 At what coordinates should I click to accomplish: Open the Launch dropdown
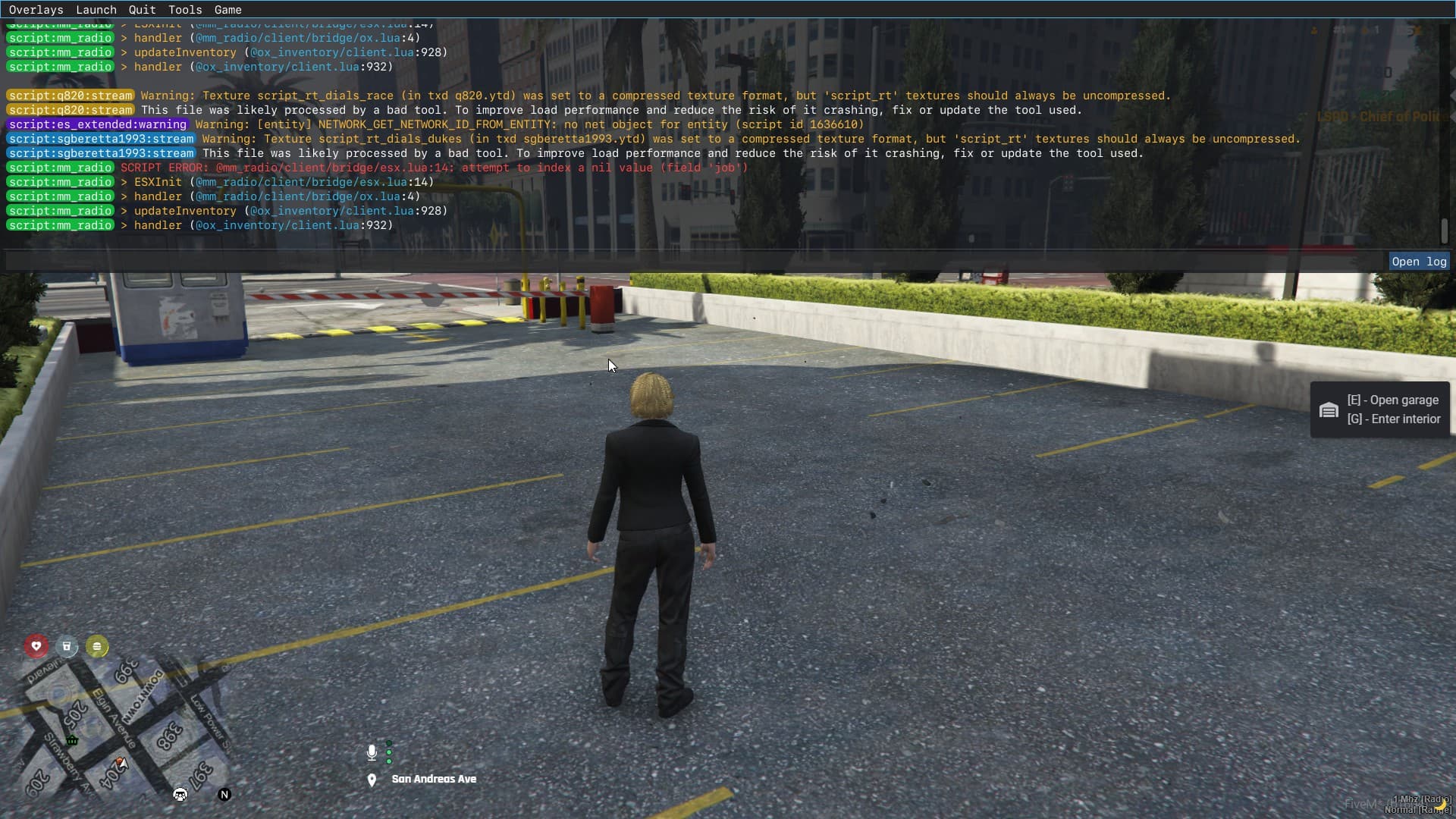96,9
